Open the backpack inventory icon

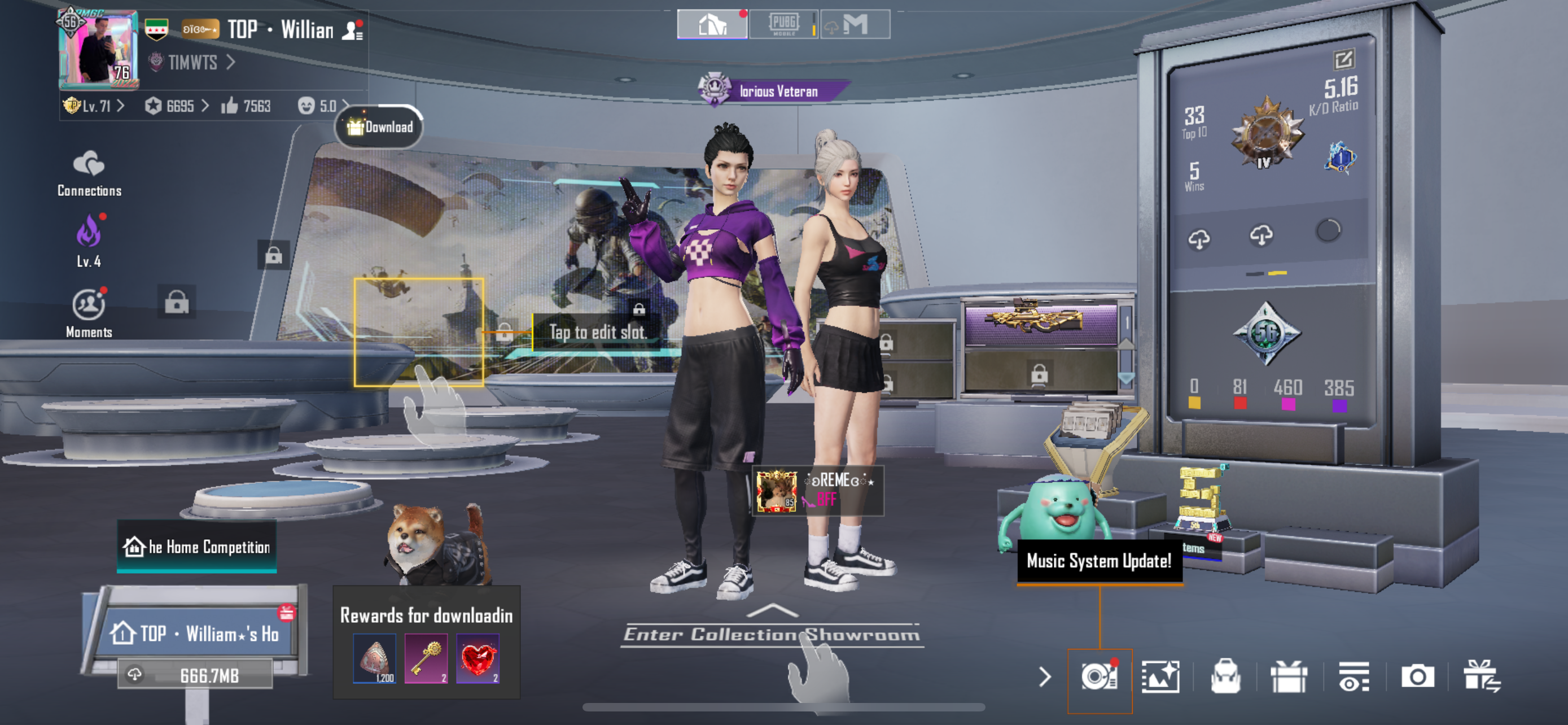click(x=1225, y=677)
